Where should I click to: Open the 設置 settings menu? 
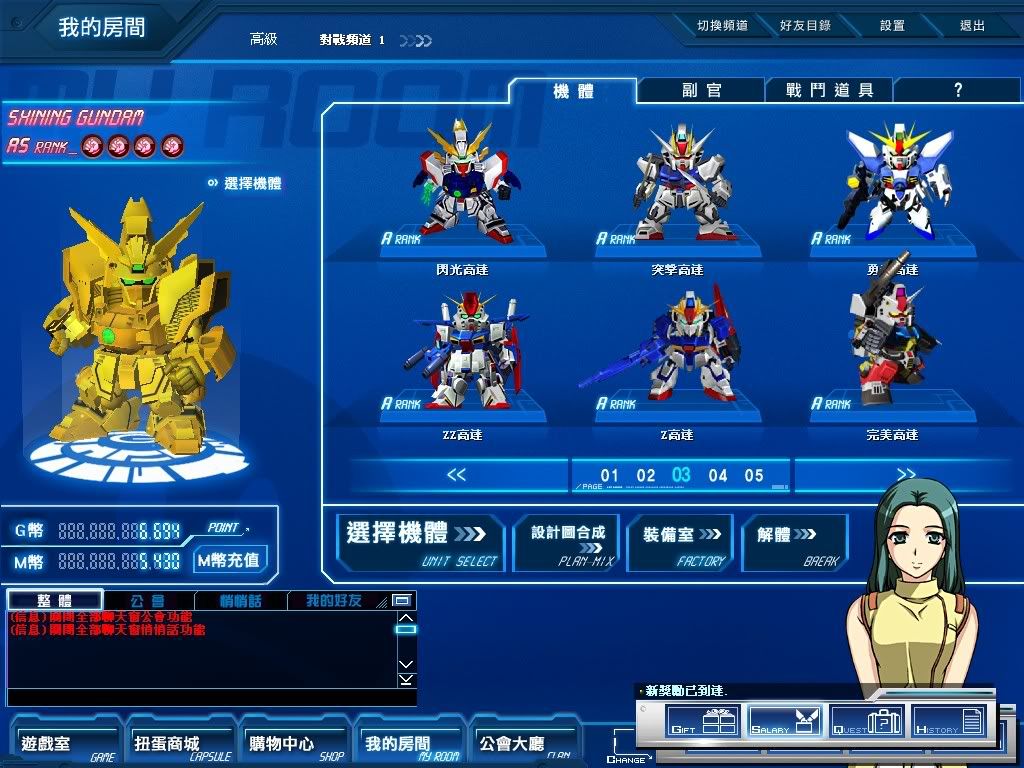892,26
